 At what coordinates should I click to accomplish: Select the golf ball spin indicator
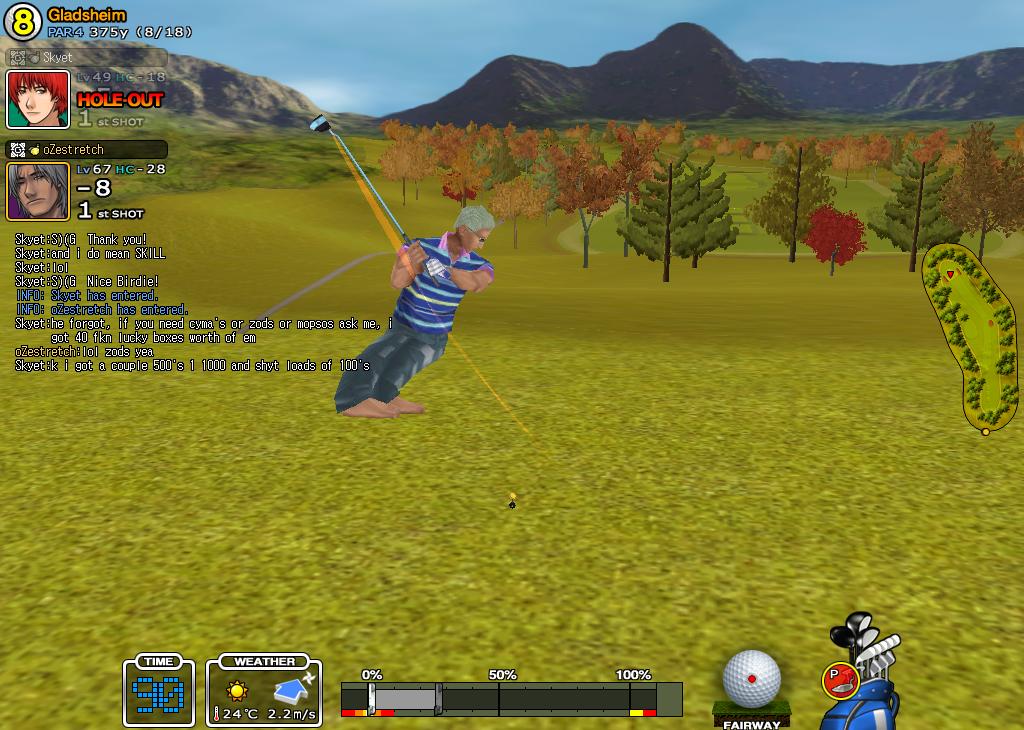751,679
